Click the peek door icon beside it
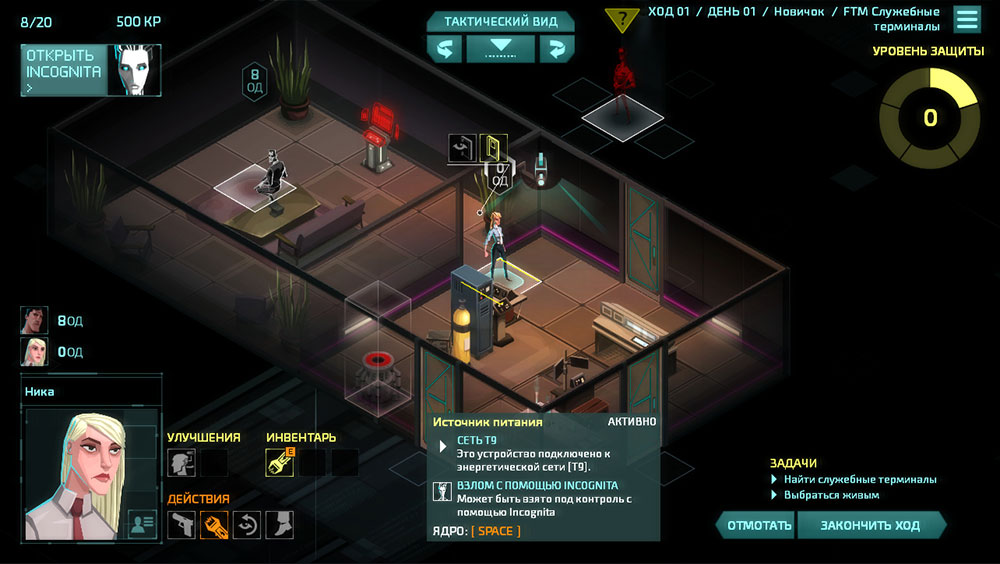Viewport: 1000px width, 564px height. coord(462,148)
